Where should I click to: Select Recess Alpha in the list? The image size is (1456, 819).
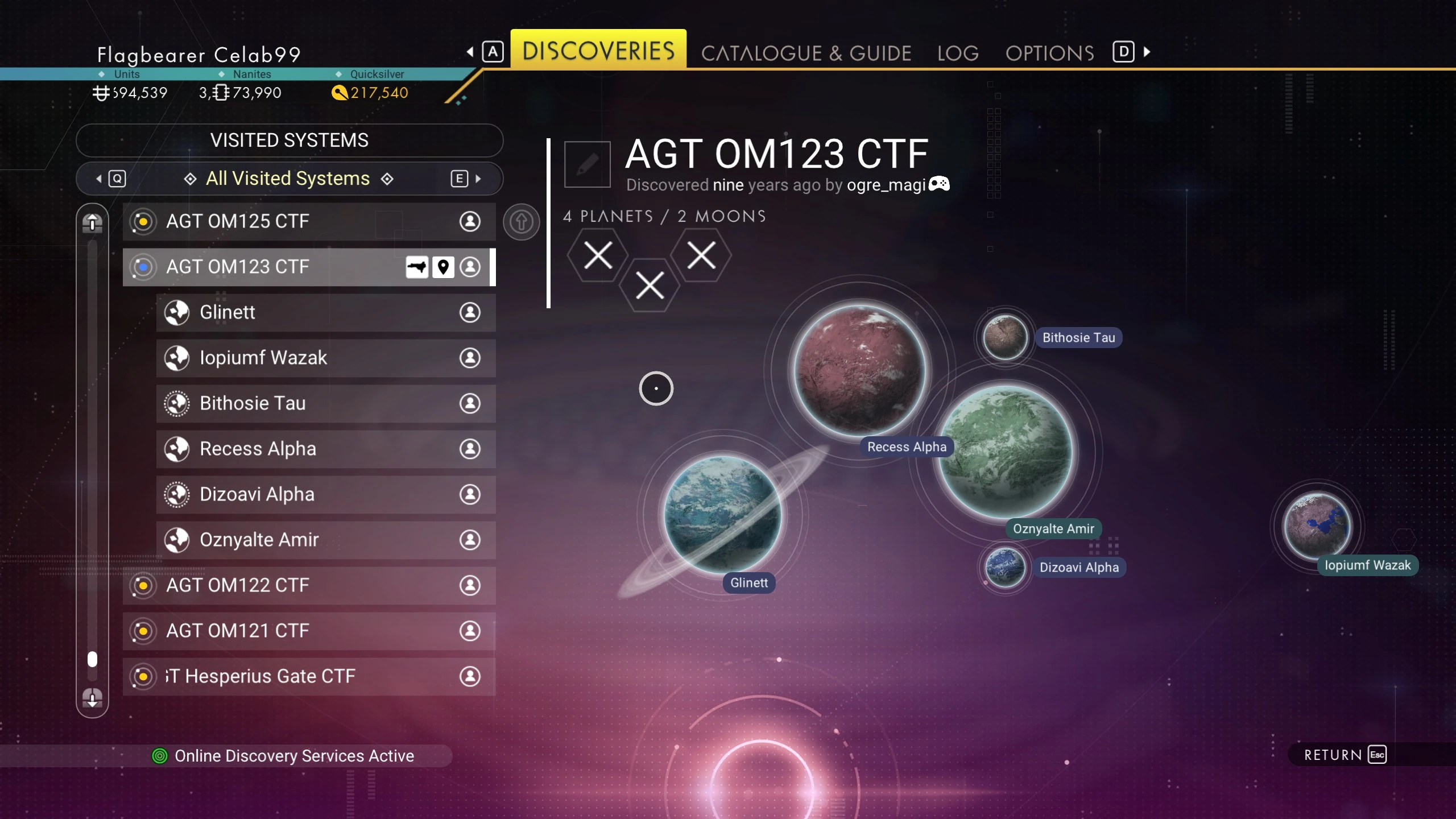pyautogui.click(x=325, y=449)
